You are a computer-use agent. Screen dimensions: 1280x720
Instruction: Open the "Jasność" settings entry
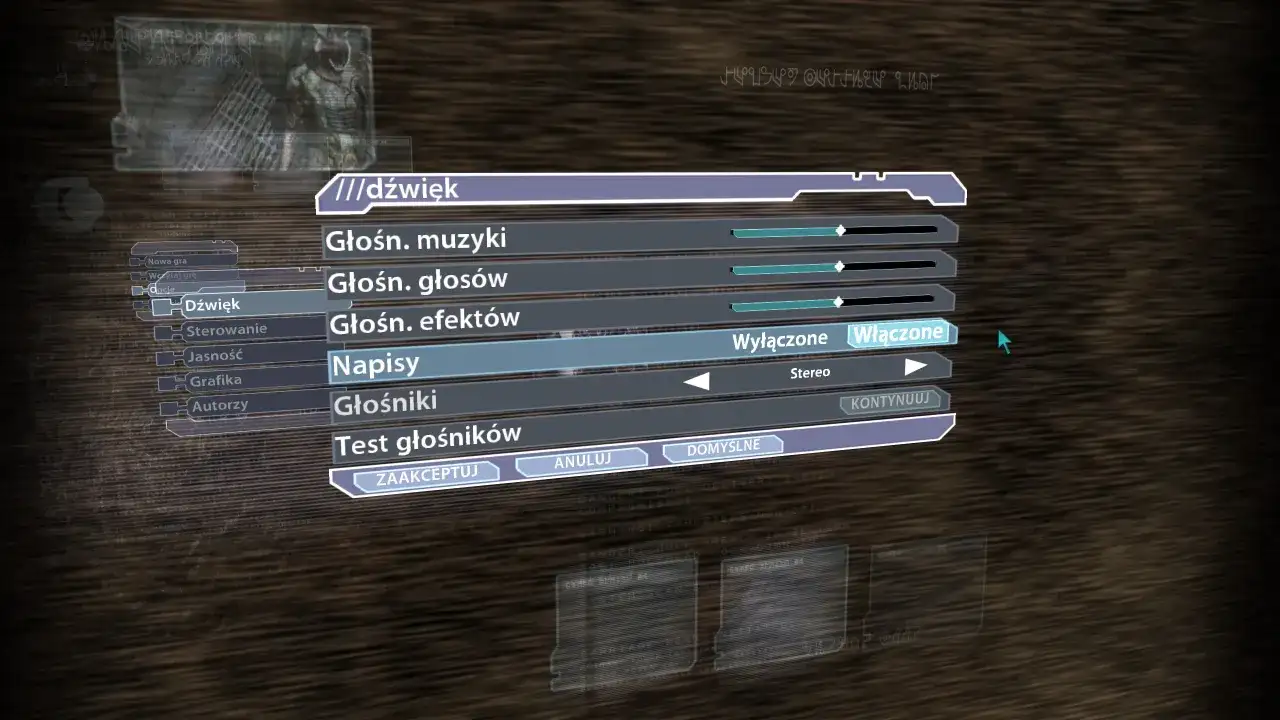coord(215,354)
